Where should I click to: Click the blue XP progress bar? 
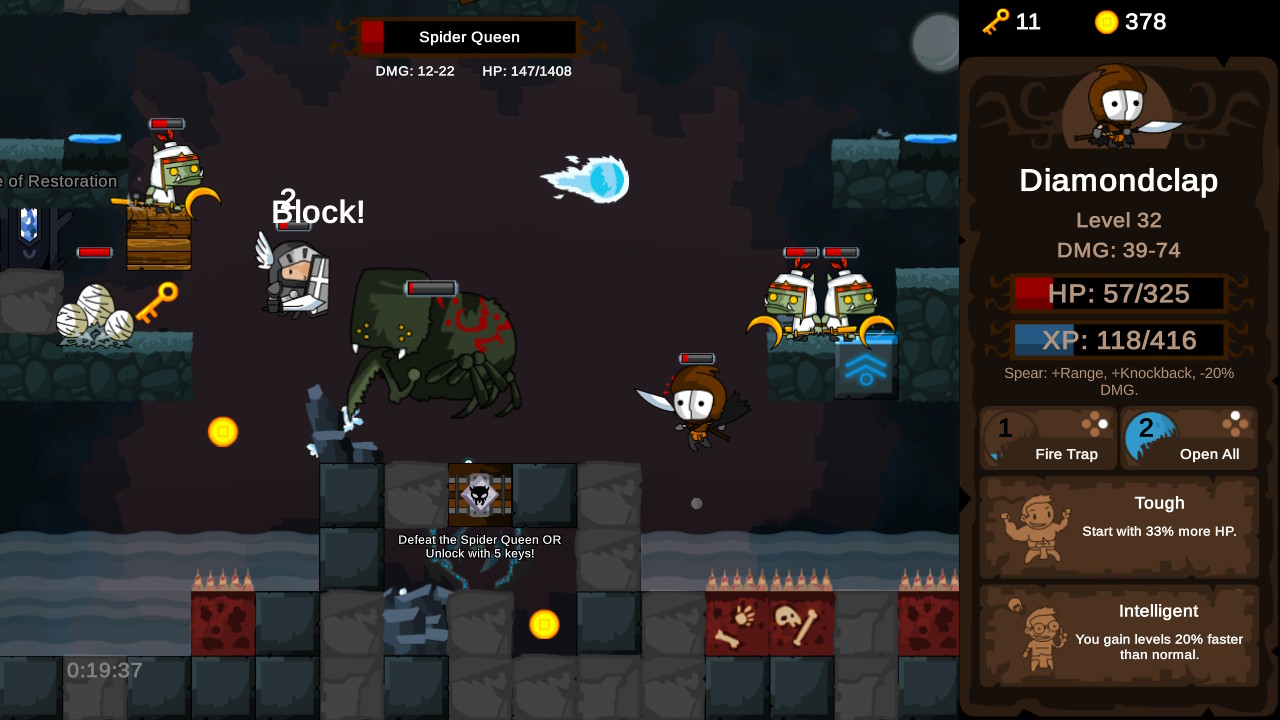click(x=1118, y=340)
